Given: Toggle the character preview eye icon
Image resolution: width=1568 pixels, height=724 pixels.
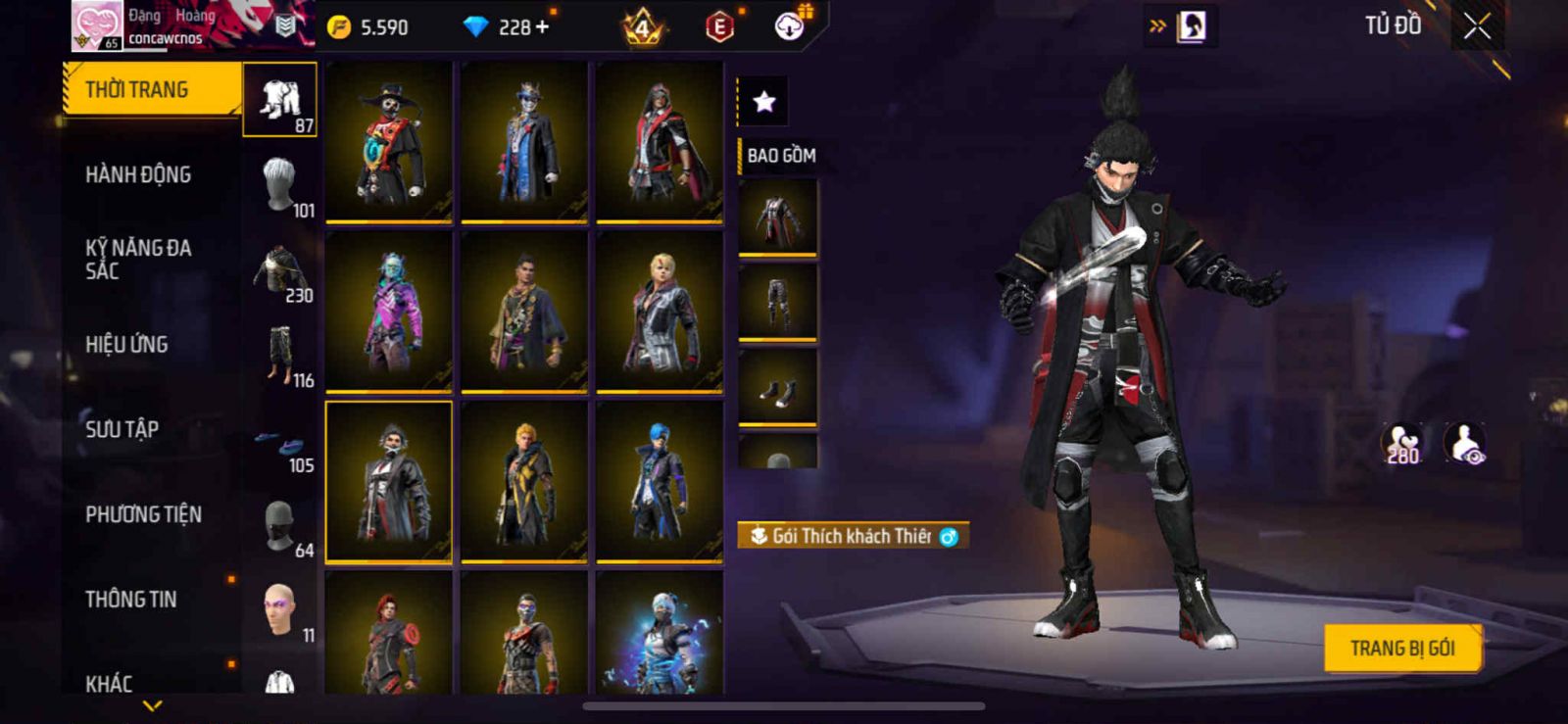Looking at the screenshot, I should coord(1466,444).
